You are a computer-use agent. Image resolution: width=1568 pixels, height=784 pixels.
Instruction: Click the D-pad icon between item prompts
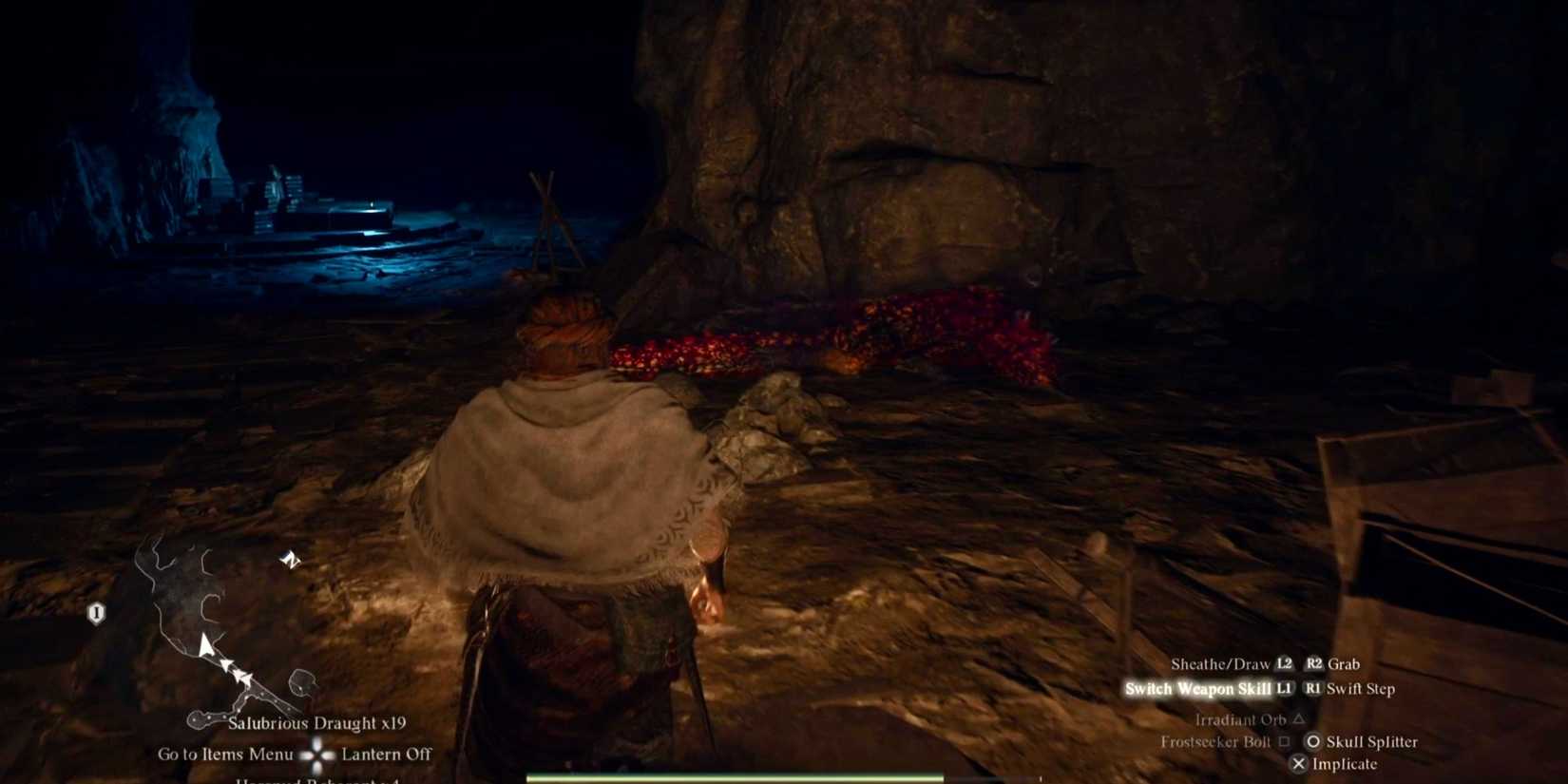pos(315,754)
